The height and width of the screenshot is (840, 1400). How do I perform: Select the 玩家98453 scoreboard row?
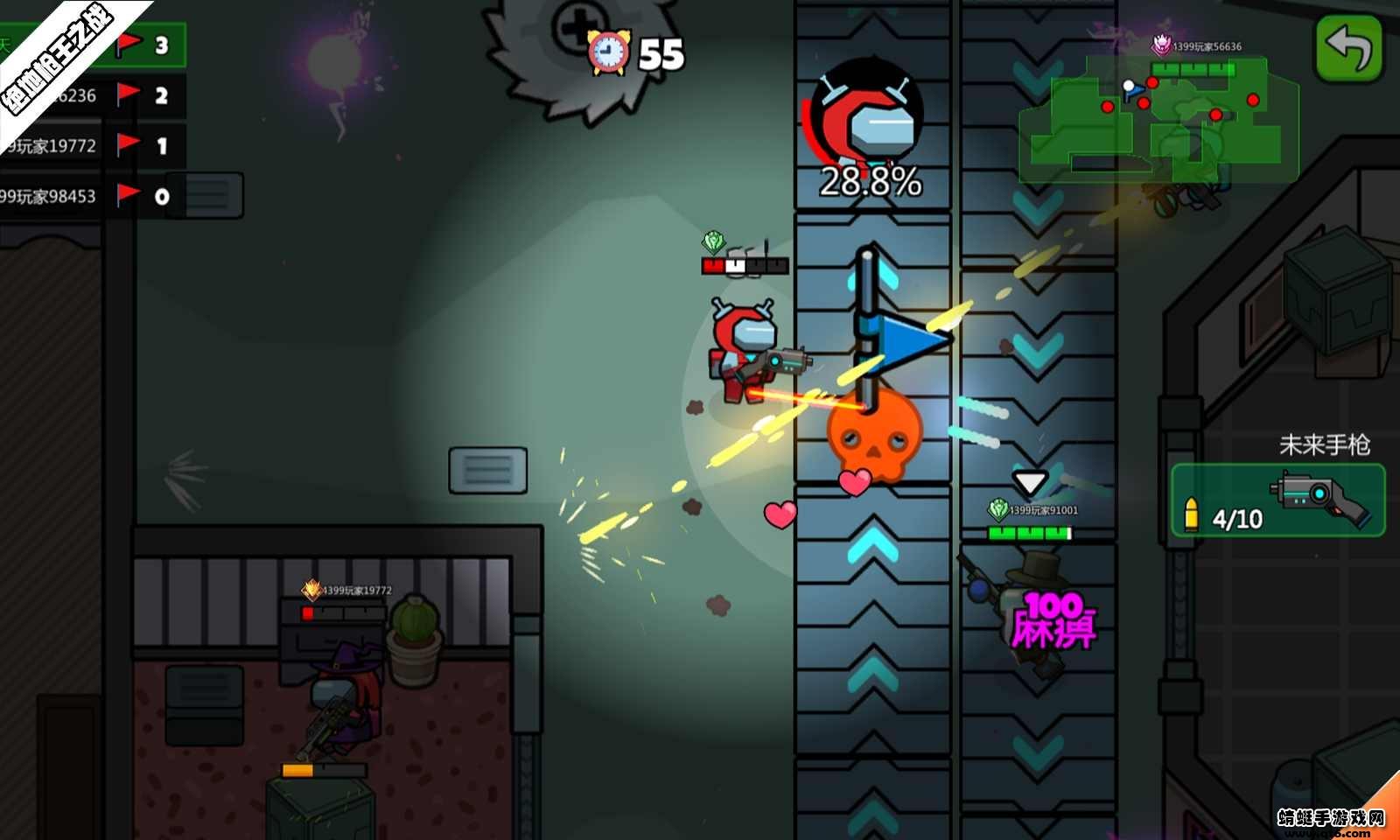tap(92, 196)
